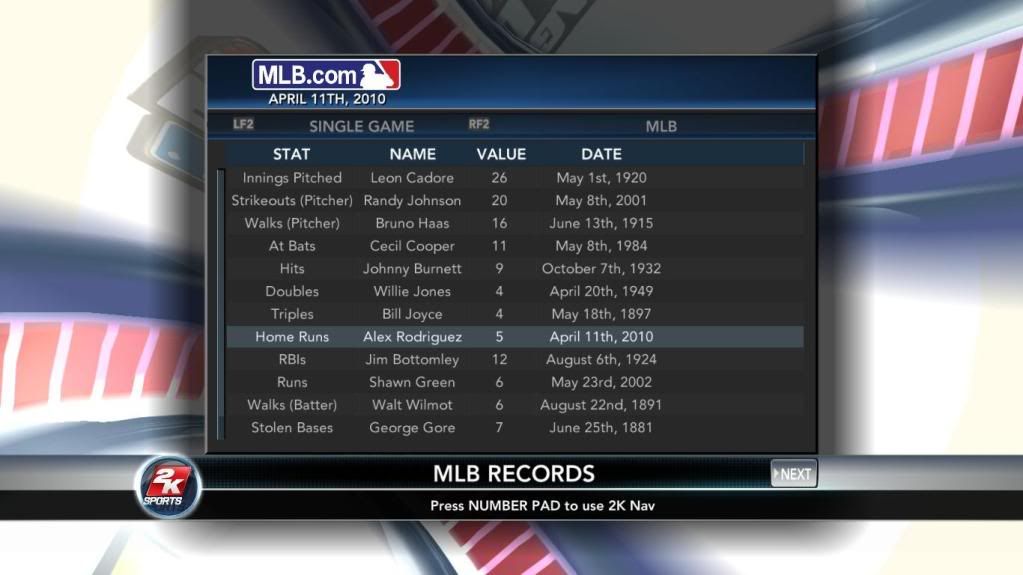The height and width of the screenshot is (575, 1023).
Task: Switch the SINGLE GAME record category
Action: (x=361, y=126)
